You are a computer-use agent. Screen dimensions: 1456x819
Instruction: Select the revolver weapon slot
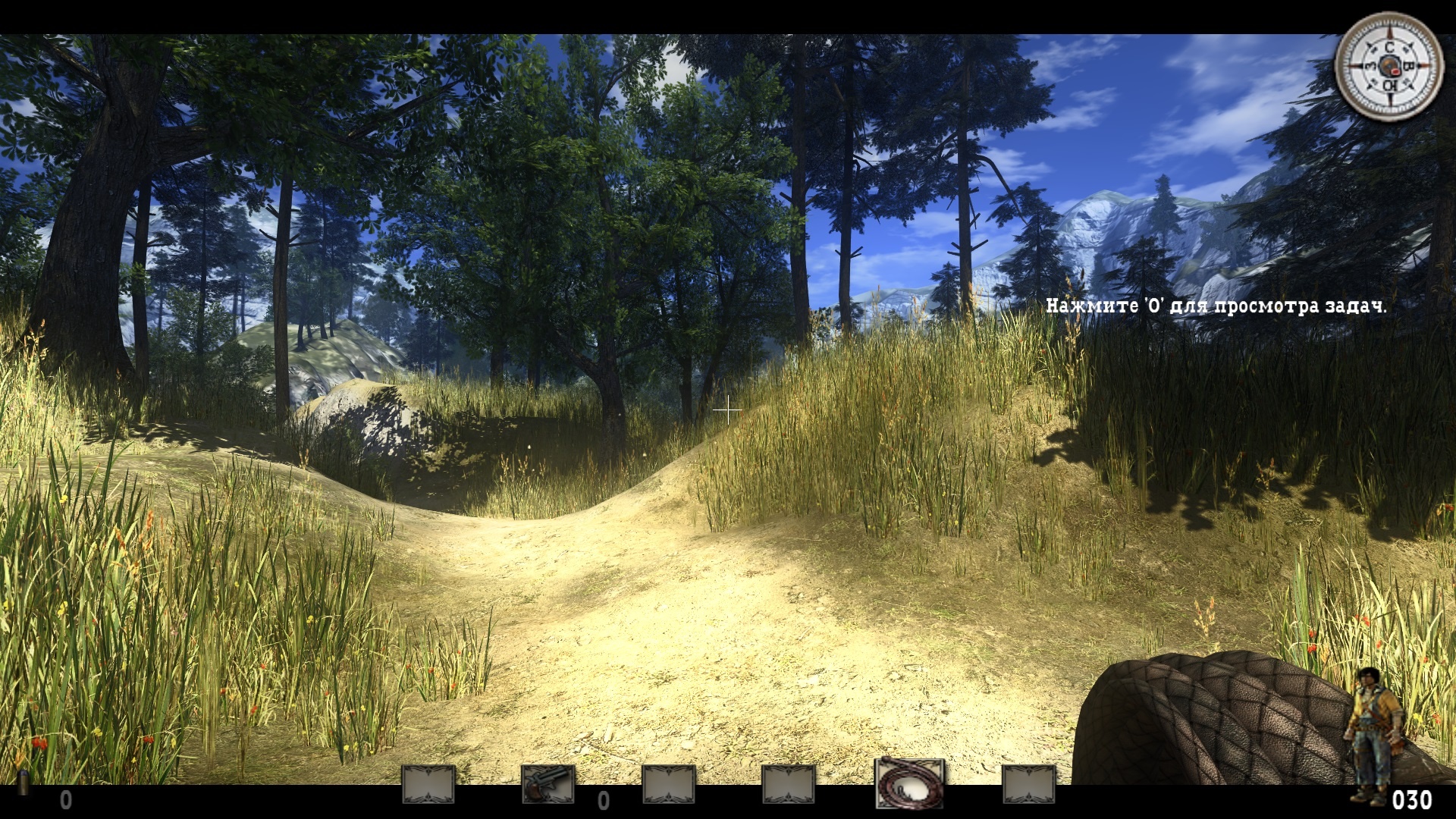point(548,784)
